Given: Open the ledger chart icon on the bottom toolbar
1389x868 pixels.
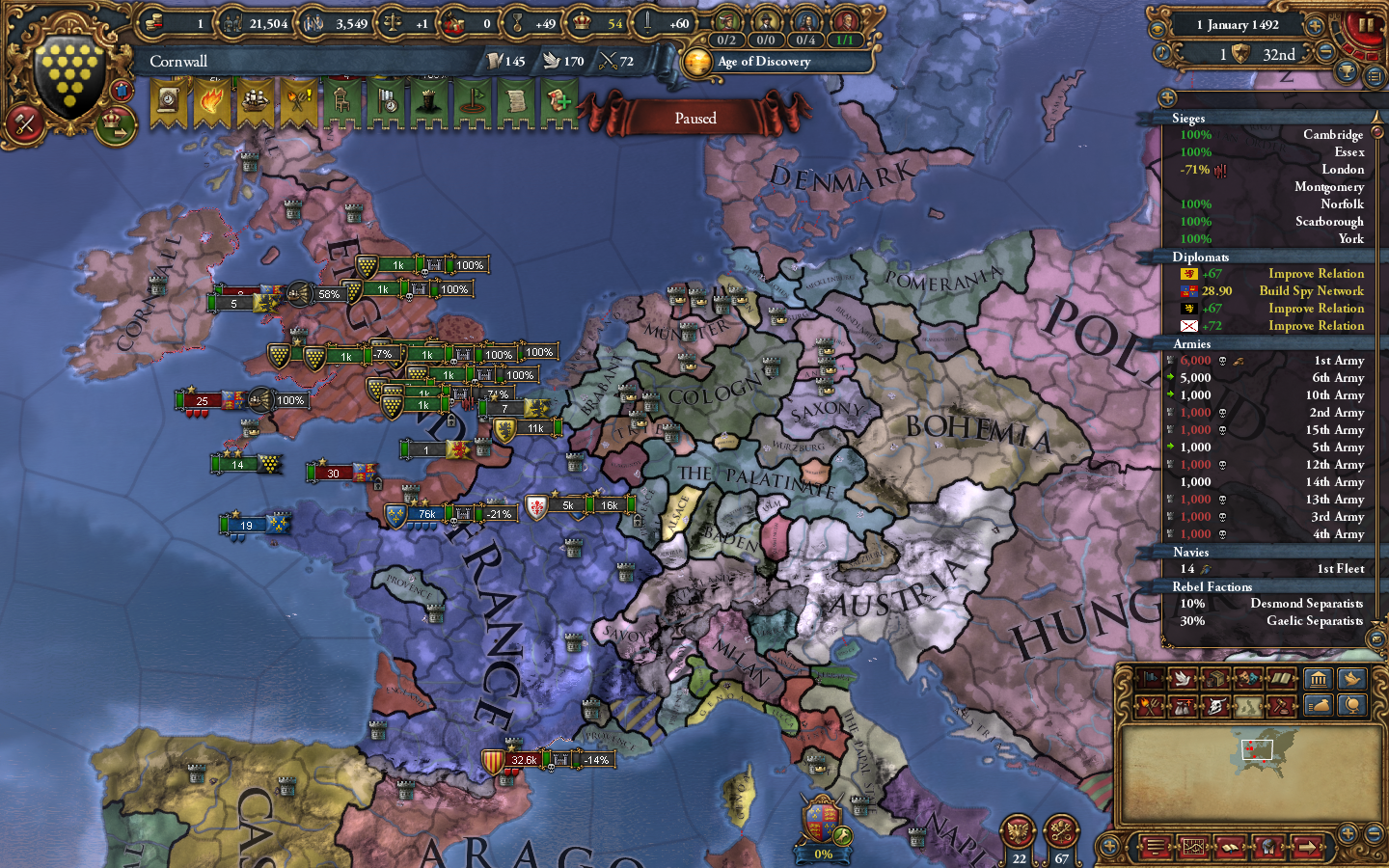Looking at the screenshot, I should tap(1193, 846).
